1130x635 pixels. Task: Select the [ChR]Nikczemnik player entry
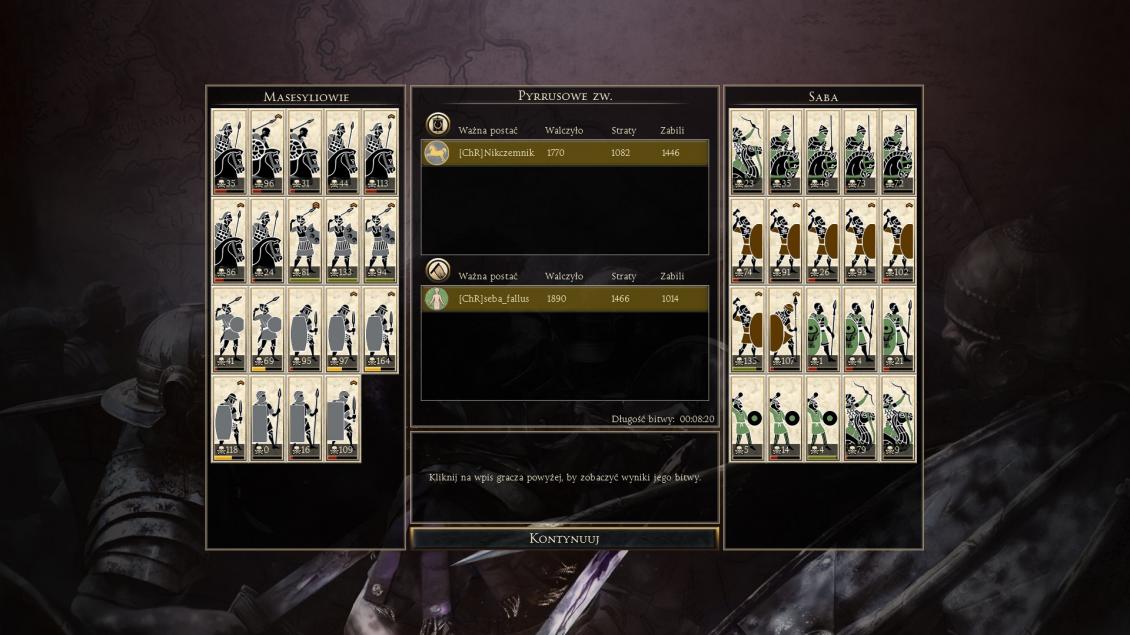(x=565, y=153)
